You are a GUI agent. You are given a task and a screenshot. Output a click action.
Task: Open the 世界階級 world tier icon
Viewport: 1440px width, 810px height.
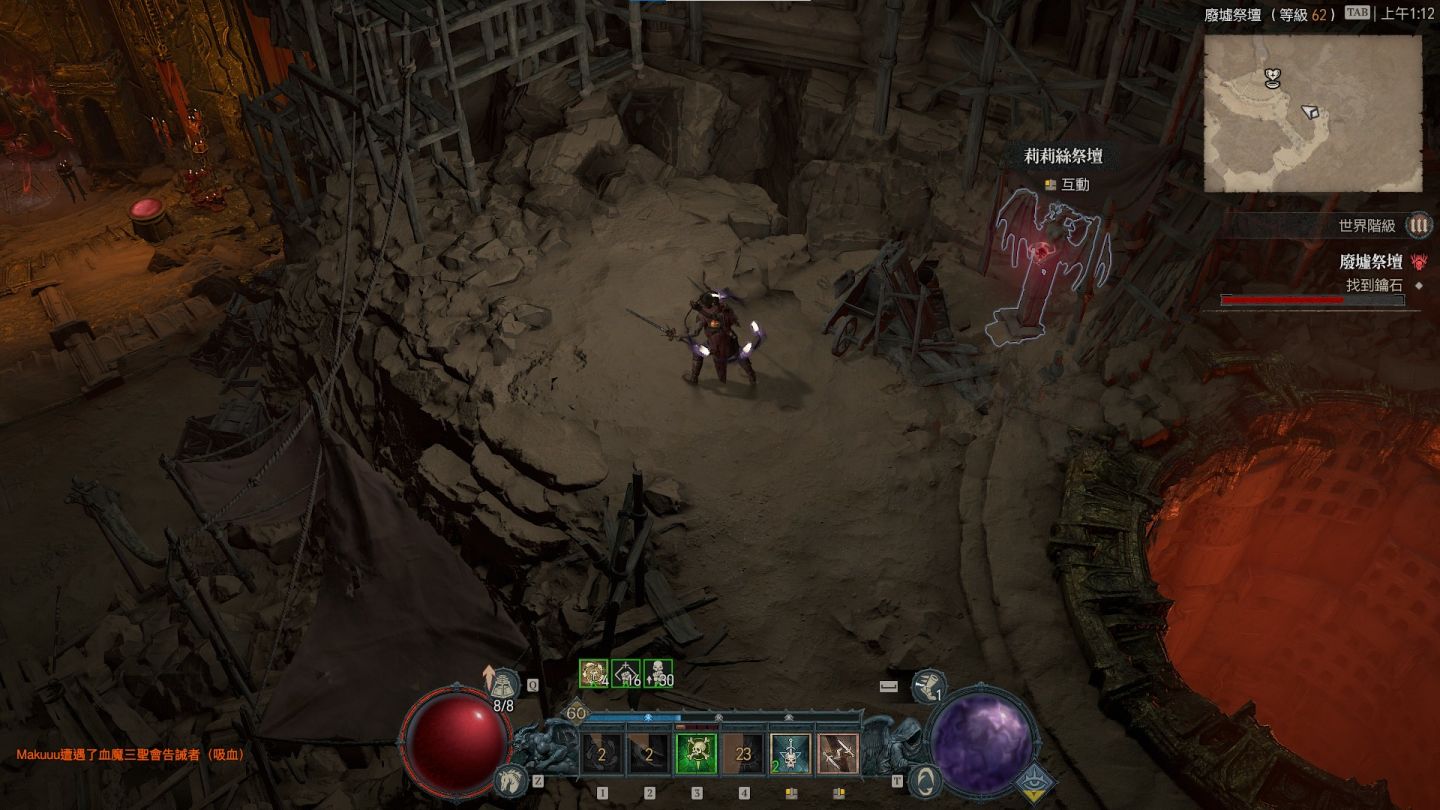(x=1418, y=226)
